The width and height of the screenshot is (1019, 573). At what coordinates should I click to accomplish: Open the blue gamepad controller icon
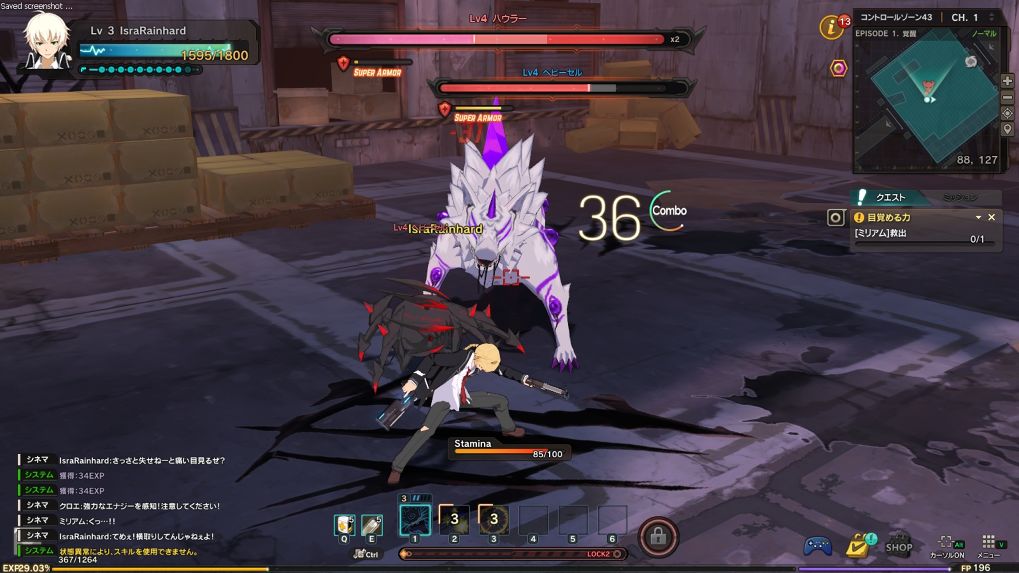point(818,545)
